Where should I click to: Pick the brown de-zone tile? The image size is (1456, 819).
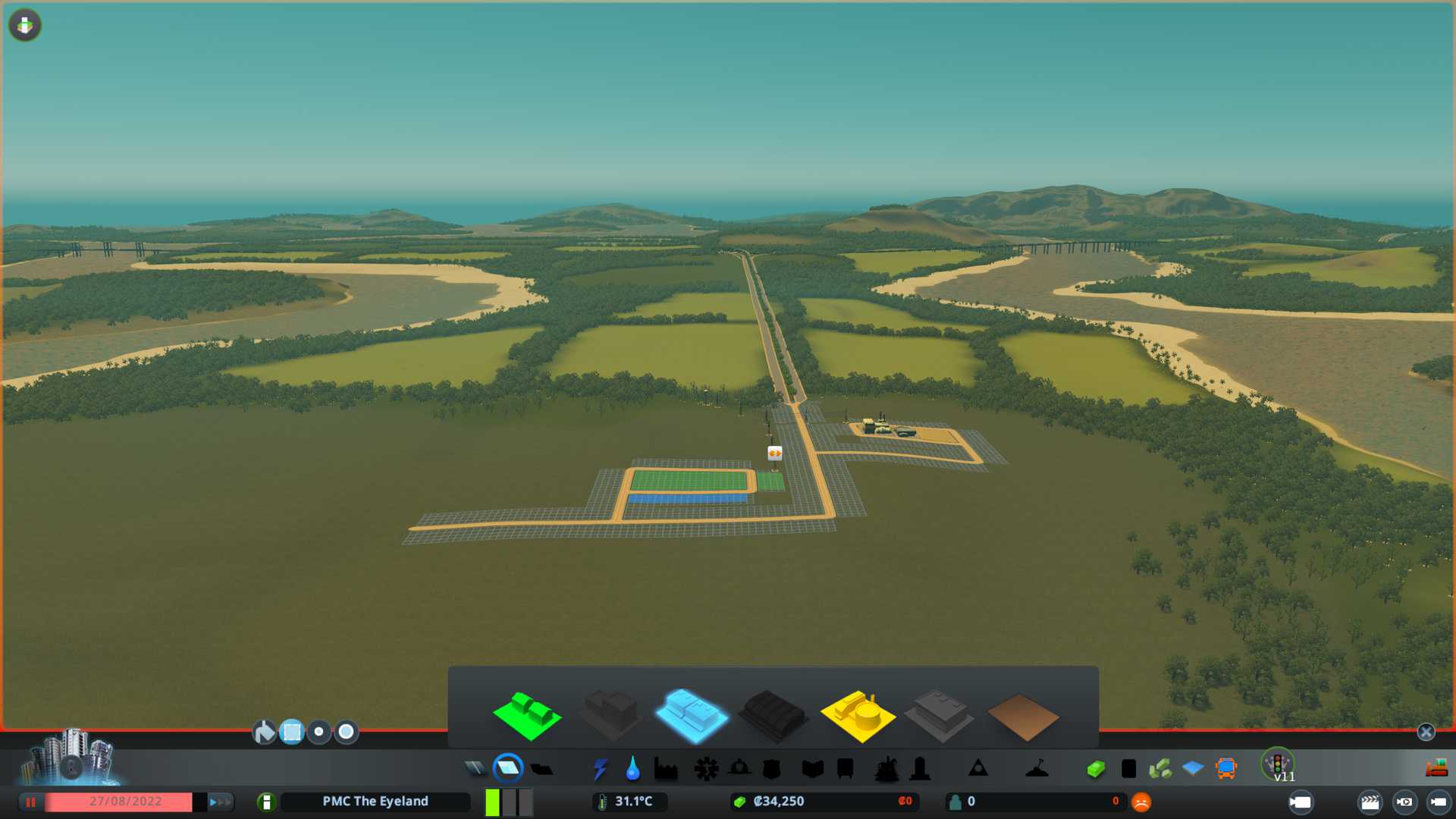1022,717
